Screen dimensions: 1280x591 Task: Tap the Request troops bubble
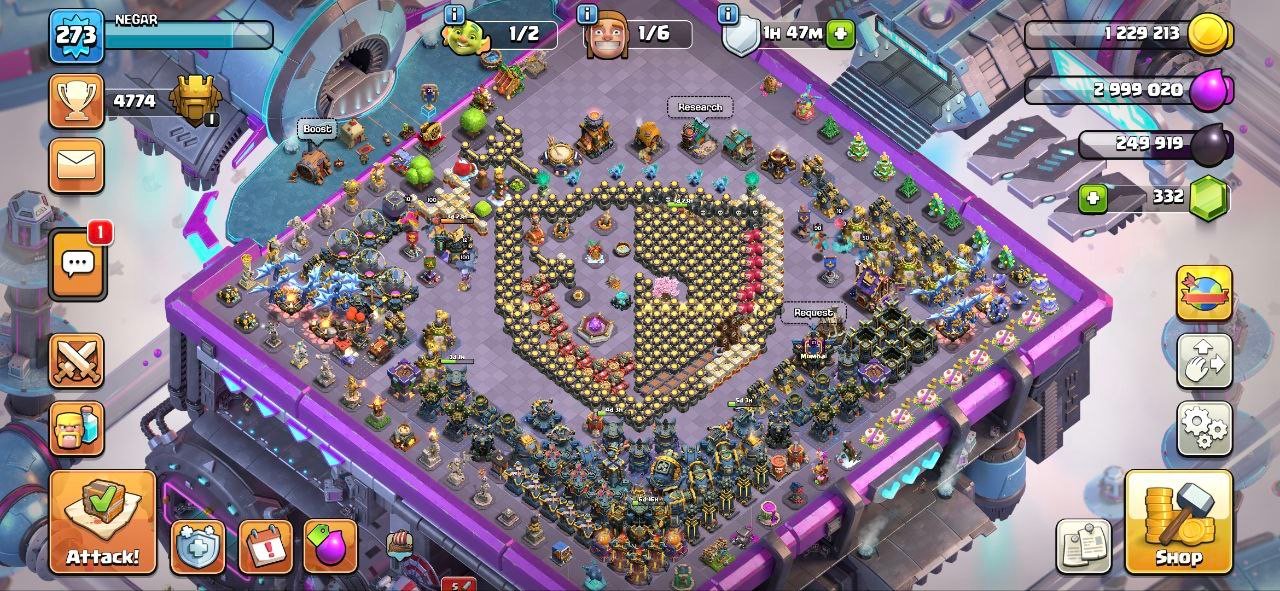tap(813, 313)
